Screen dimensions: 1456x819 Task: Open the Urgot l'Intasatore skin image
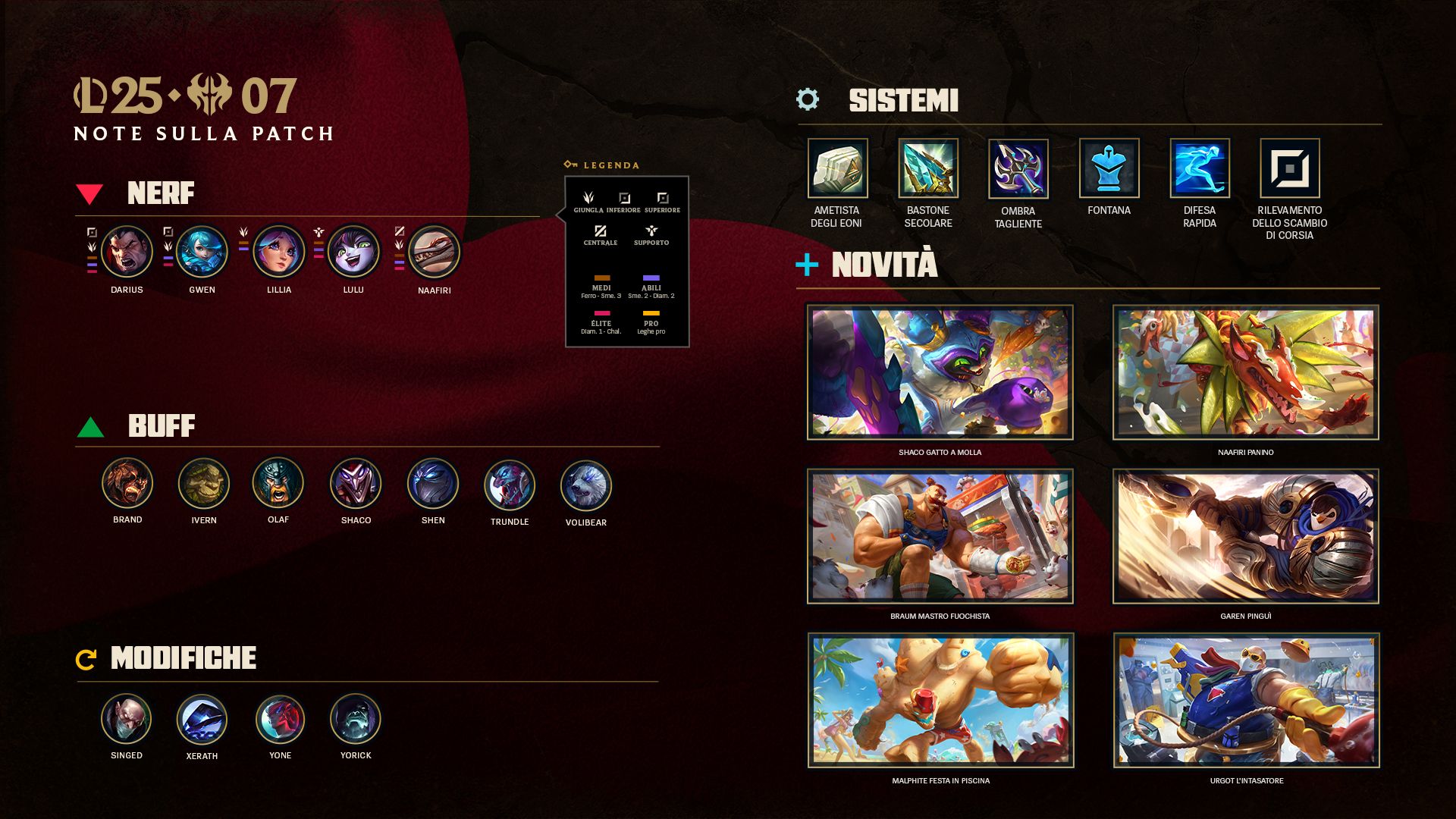[1246, 700]
